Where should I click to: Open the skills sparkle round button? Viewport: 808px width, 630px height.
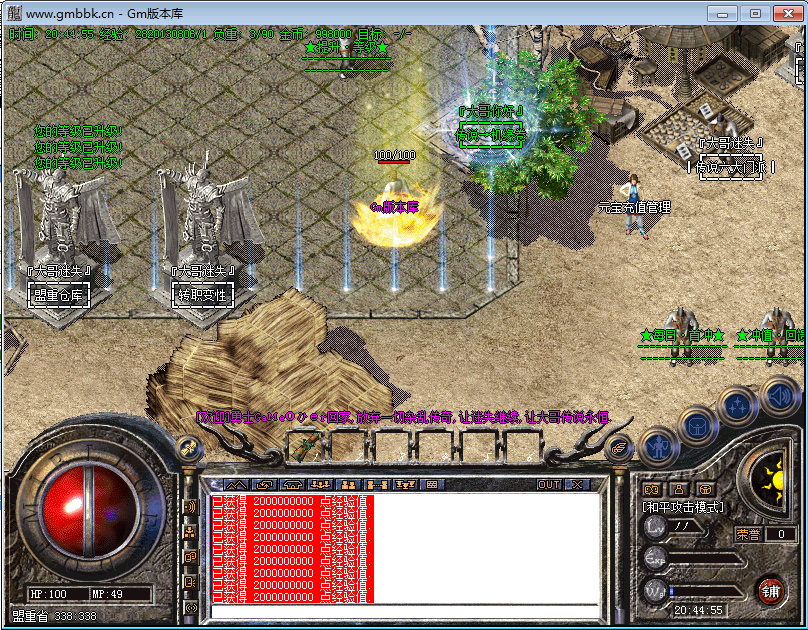737,406
